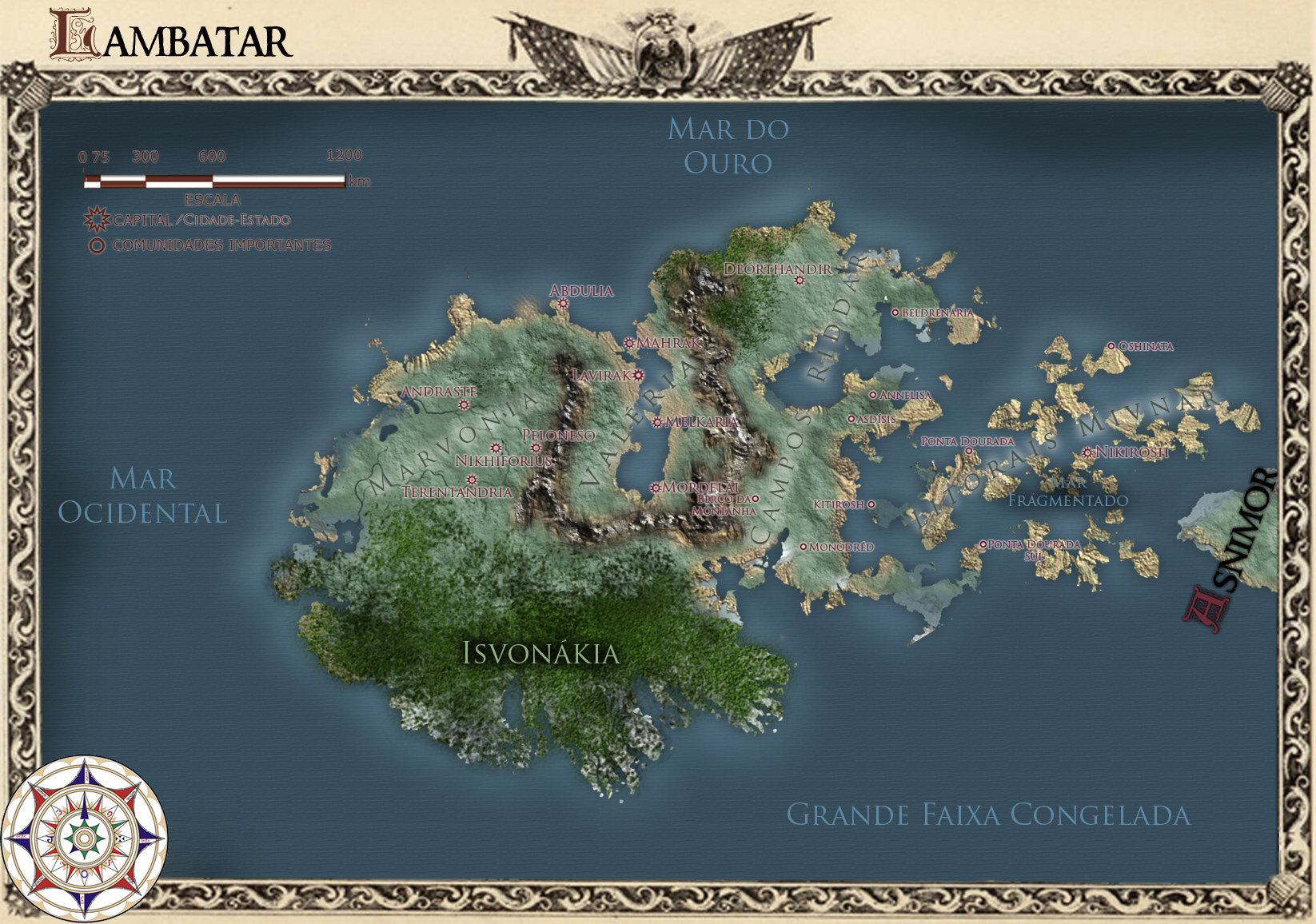The height and width of the screenshot is (924, 1316).
Task: Click the Kitirosh community marker
Action: point(871,504)
